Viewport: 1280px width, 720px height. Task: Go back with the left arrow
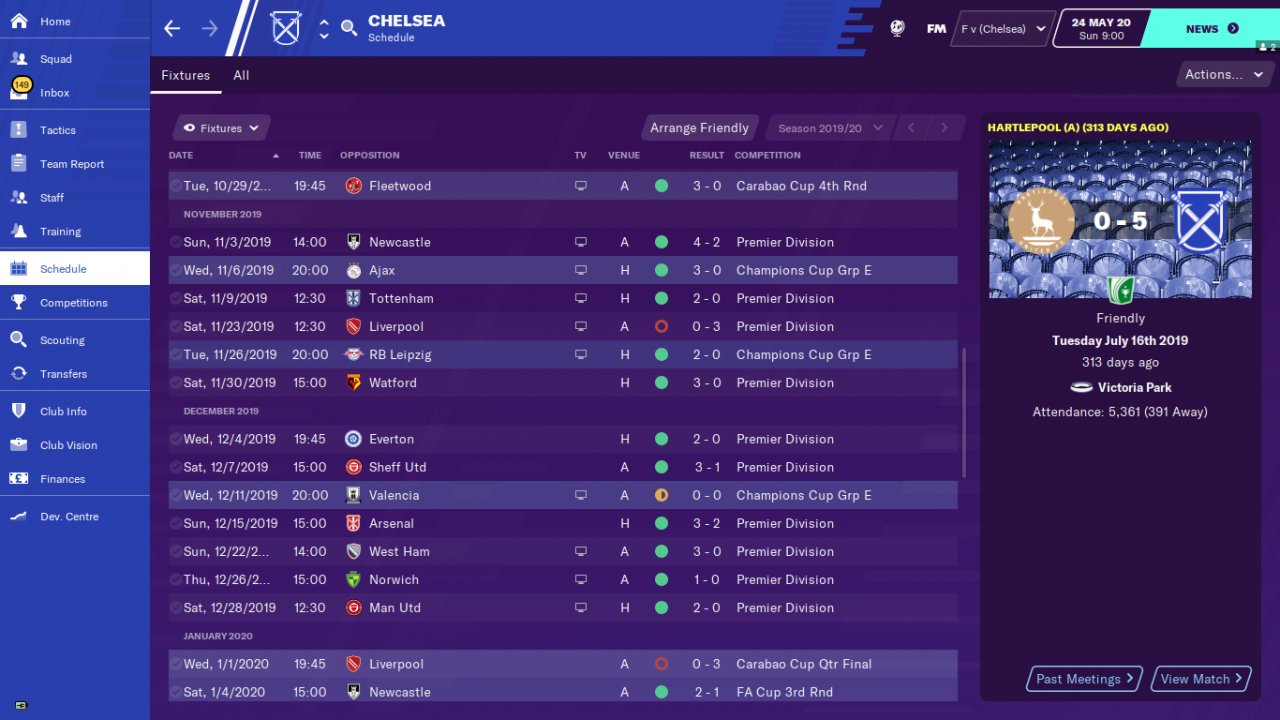click(172, 28)
